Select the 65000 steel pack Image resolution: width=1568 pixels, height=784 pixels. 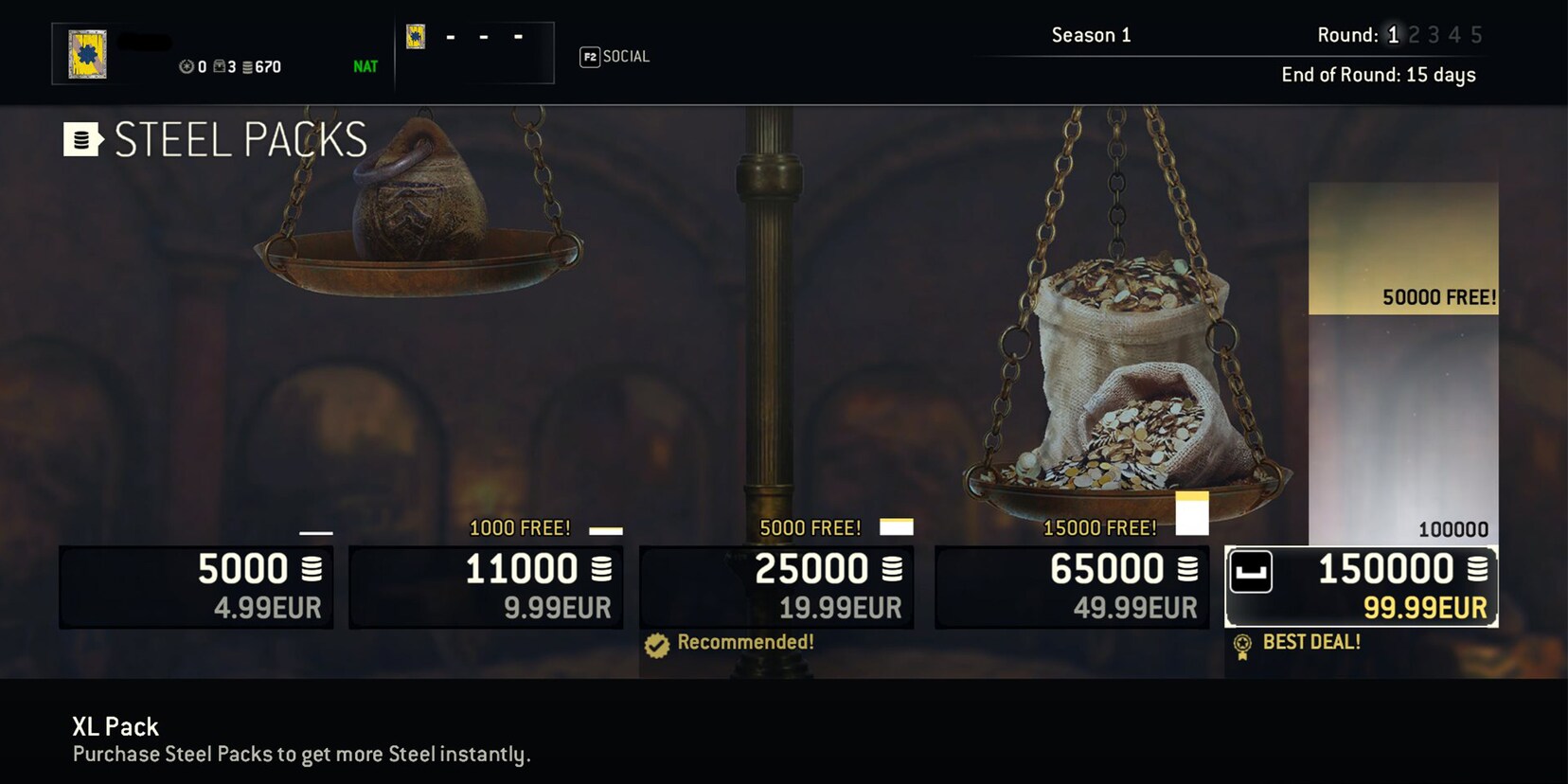tap(1070, 586)
